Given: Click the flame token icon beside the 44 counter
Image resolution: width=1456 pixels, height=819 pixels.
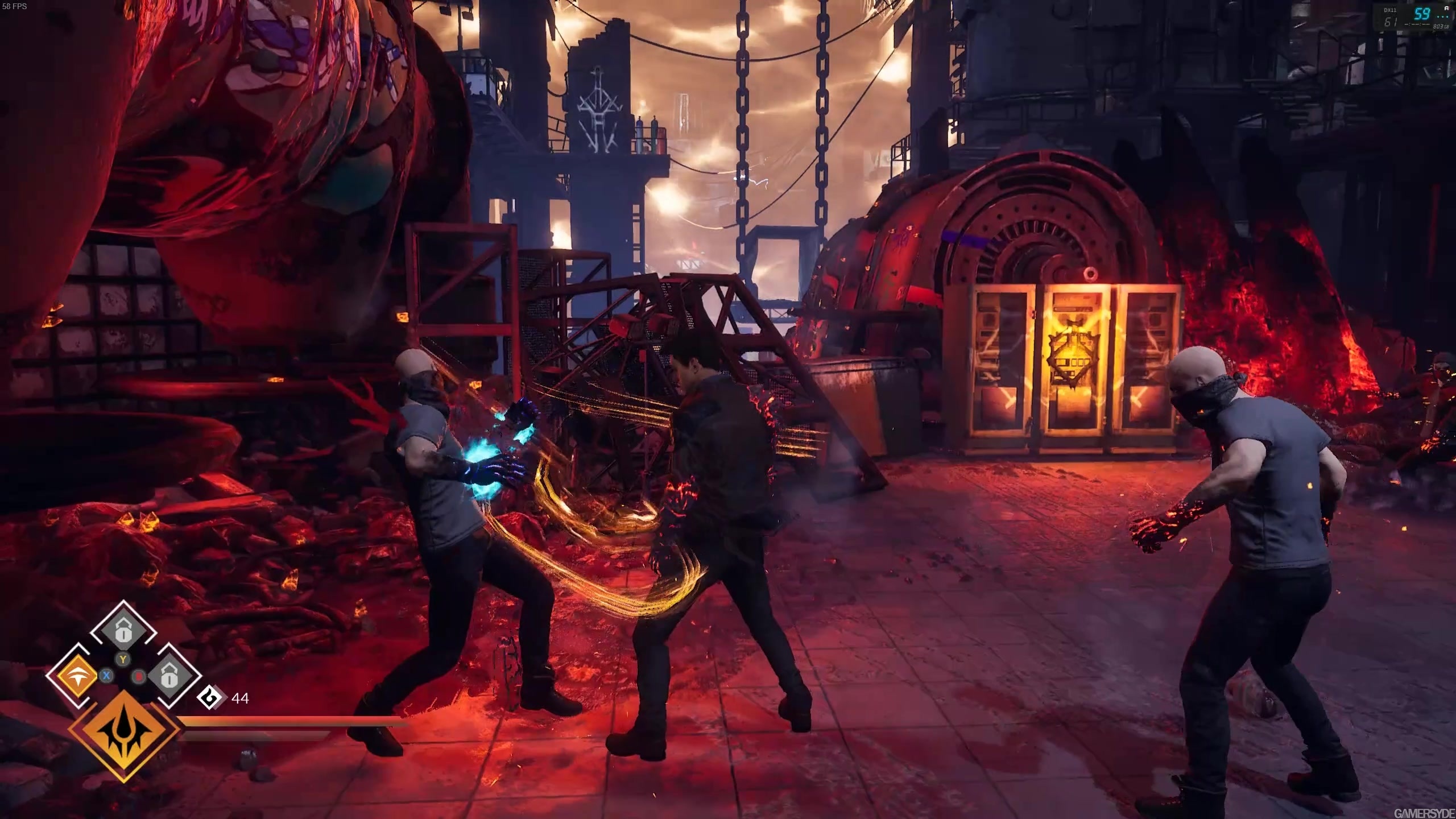Looking at the screenshot, I should 209,697.
